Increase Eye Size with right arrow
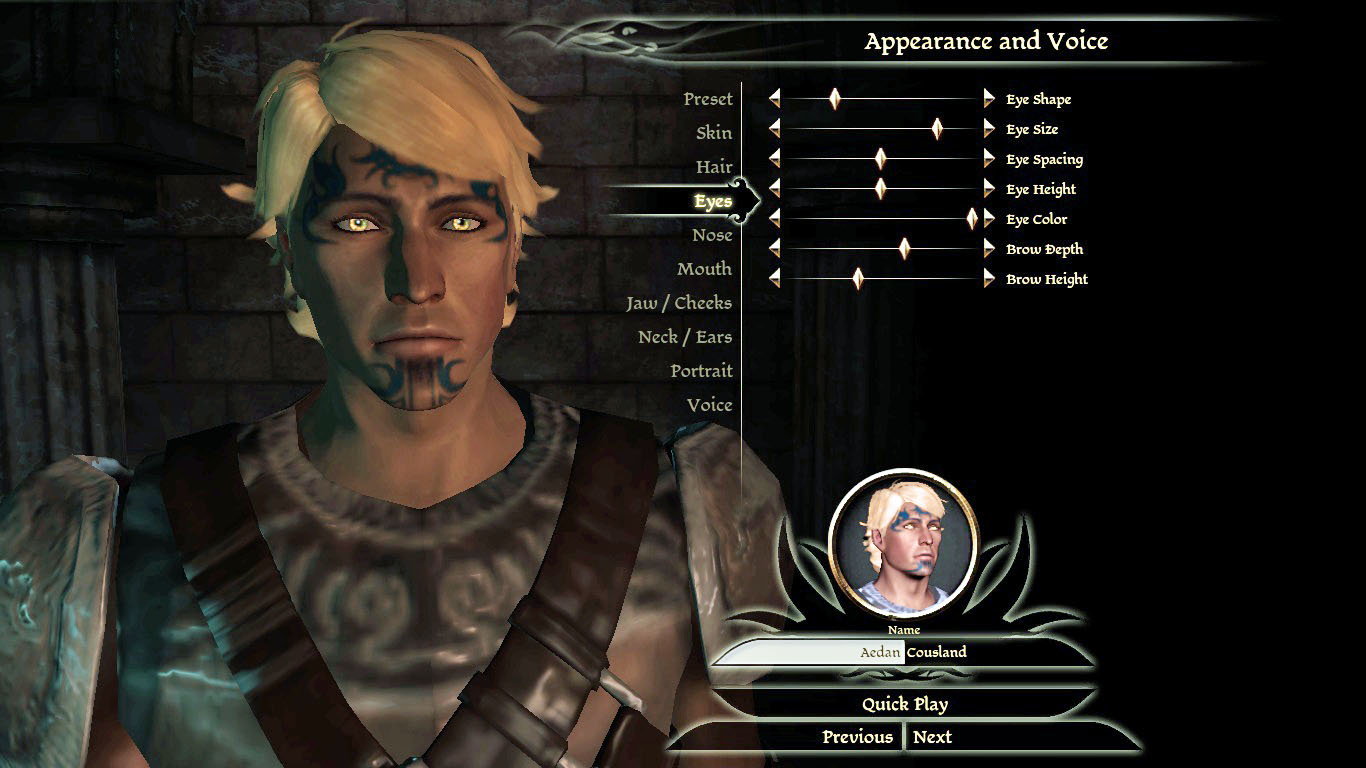 (x=989, y=129)
